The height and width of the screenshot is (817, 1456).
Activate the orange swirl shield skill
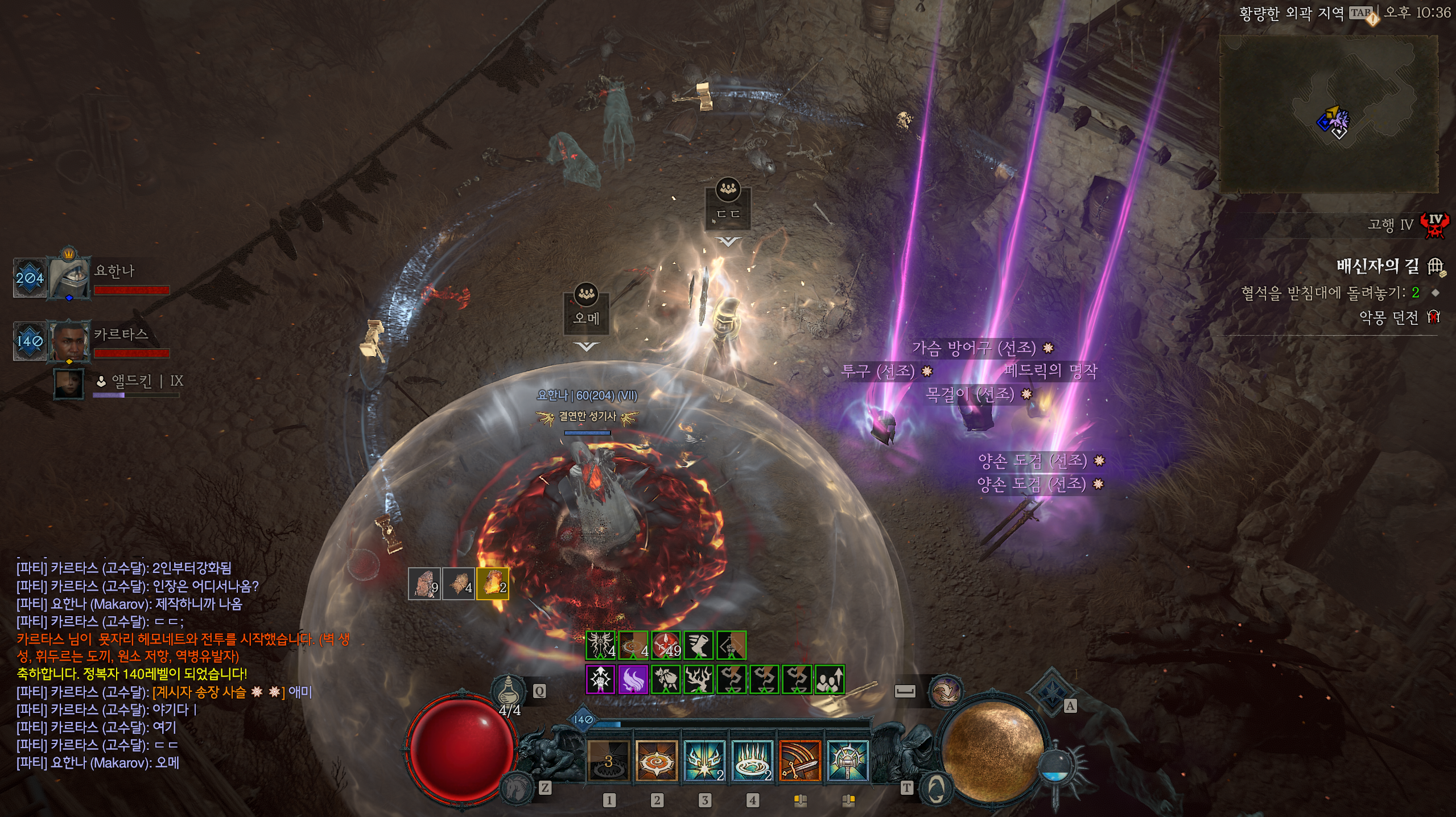[x=657, y=761]
